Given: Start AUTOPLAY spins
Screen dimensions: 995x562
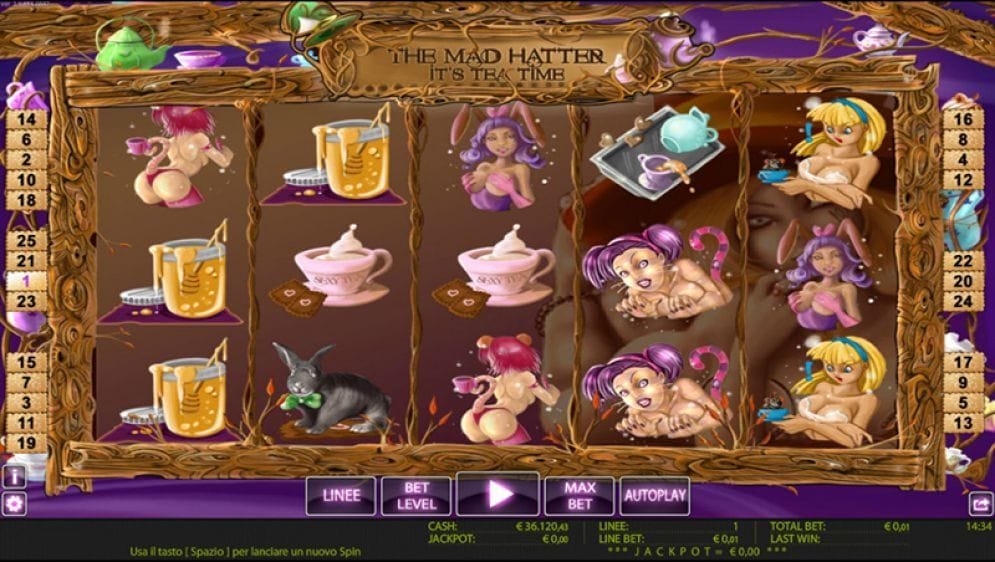Looking at the screenshot, I should (655, 495).
